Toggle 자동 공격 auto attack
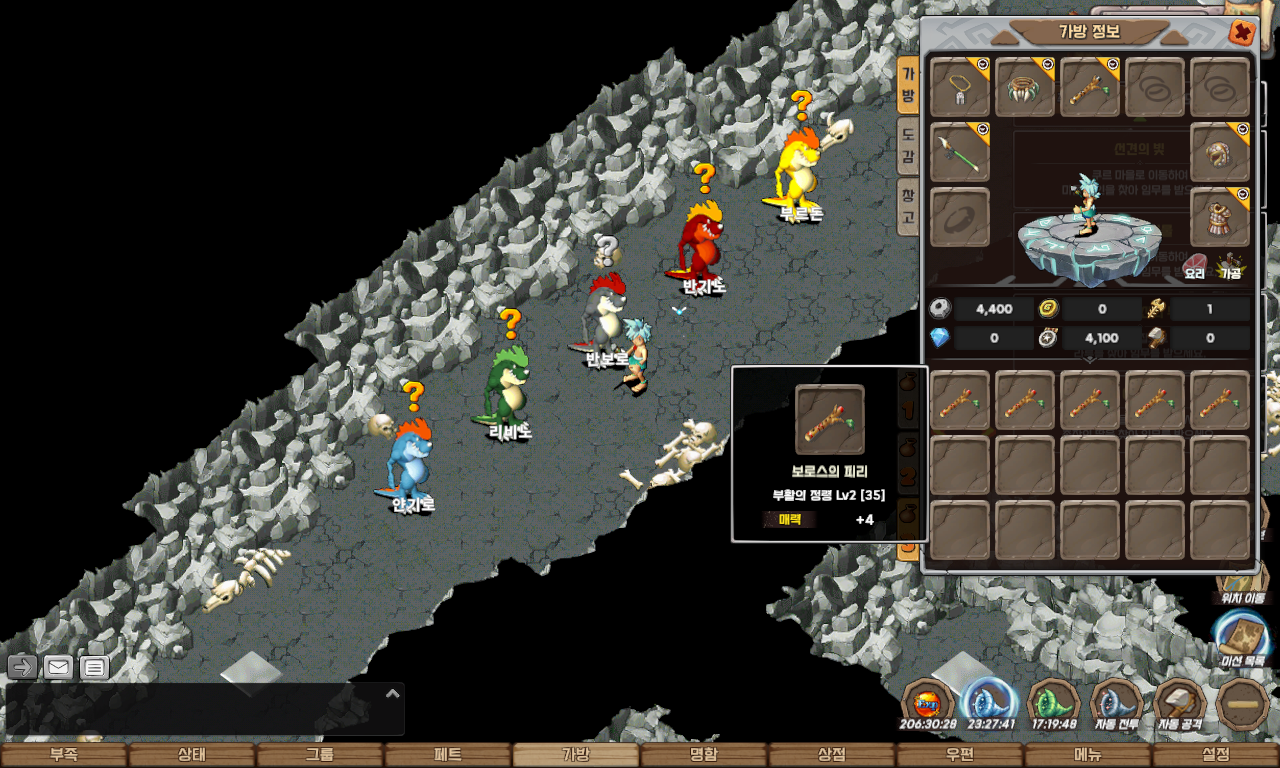The height and width of the screenshot is (768, 1280). pos(1180,705)
